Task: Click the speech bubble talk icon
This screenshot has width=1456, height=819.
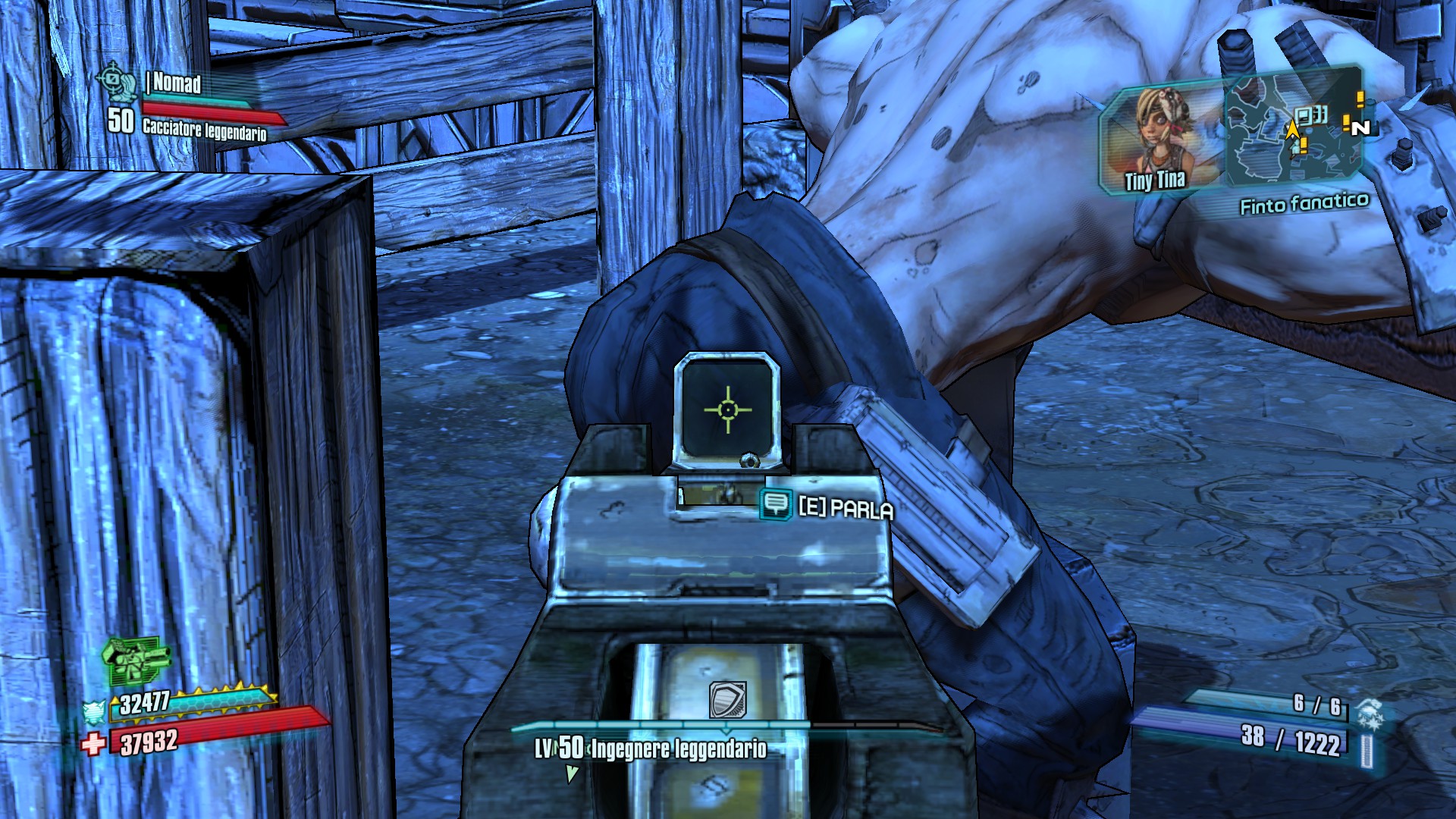Action: 776,504
